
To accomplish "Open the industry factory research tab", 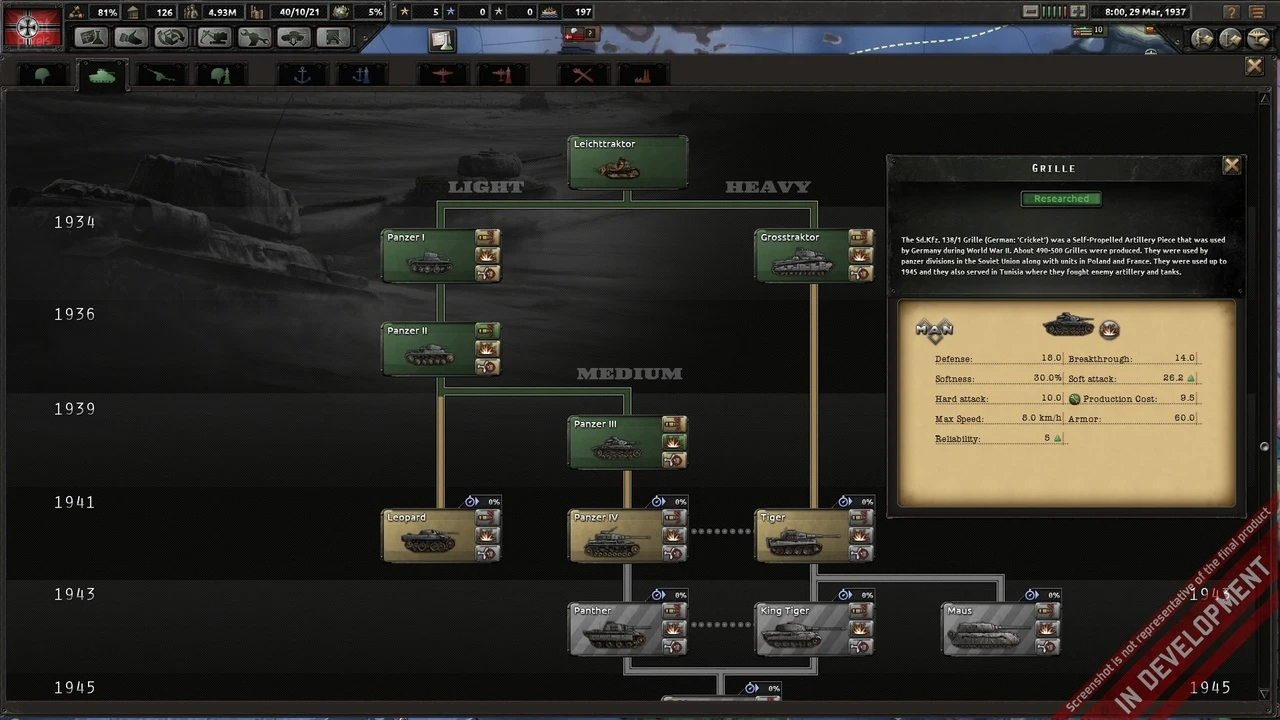I will (x=642, y=75).
